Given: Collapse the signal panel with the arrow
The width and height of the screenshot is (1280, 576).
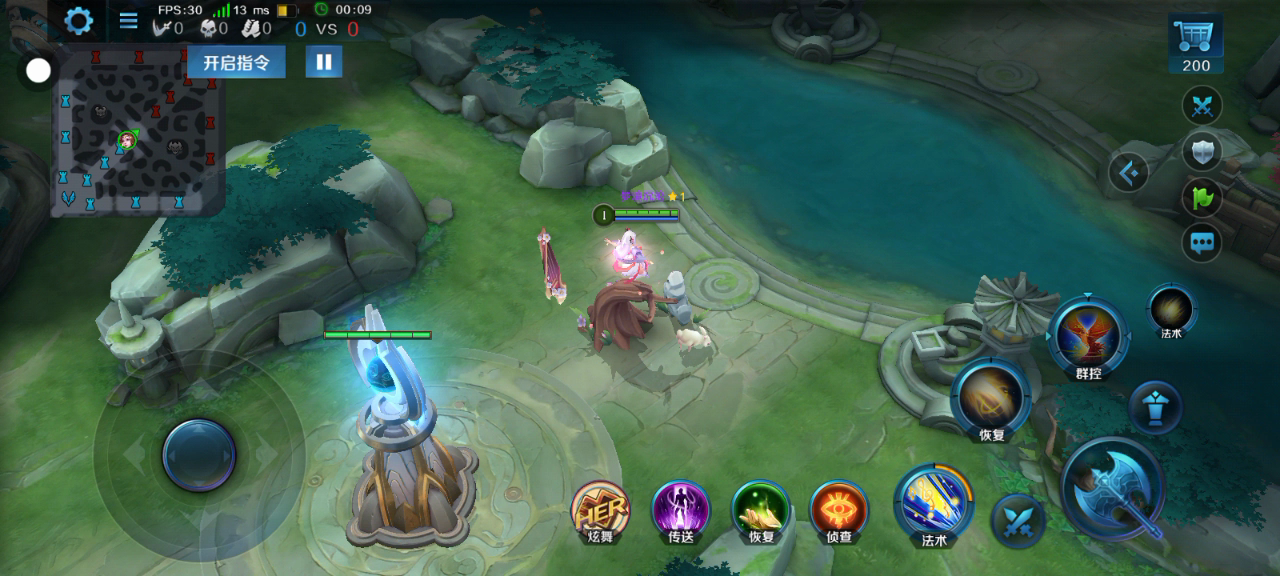Looking at the screenshot, I should [1130, 173].
